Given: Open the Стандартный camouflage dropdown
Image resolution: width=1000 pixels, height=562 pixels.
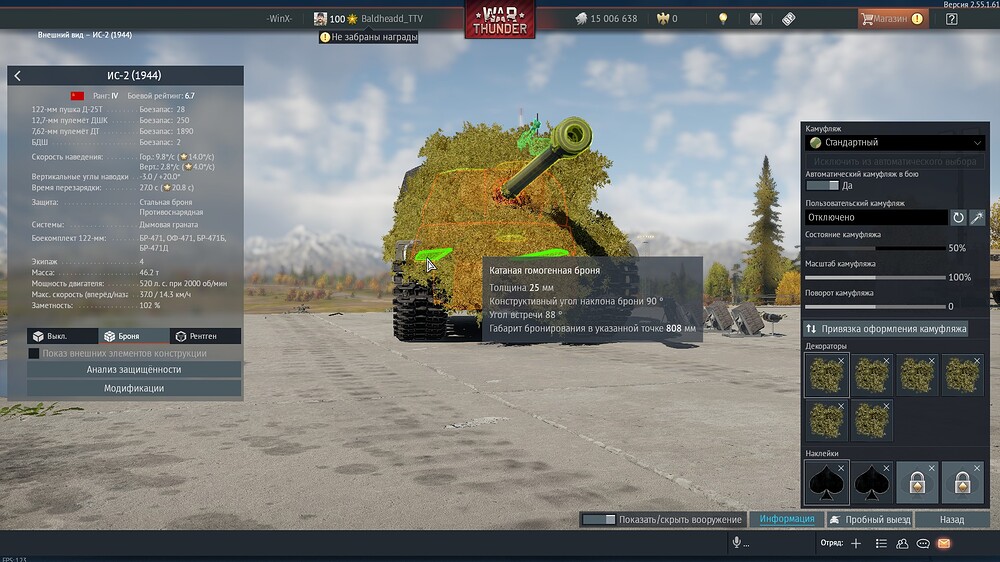Looking at the screenshot, I should [x=896, y=143].
